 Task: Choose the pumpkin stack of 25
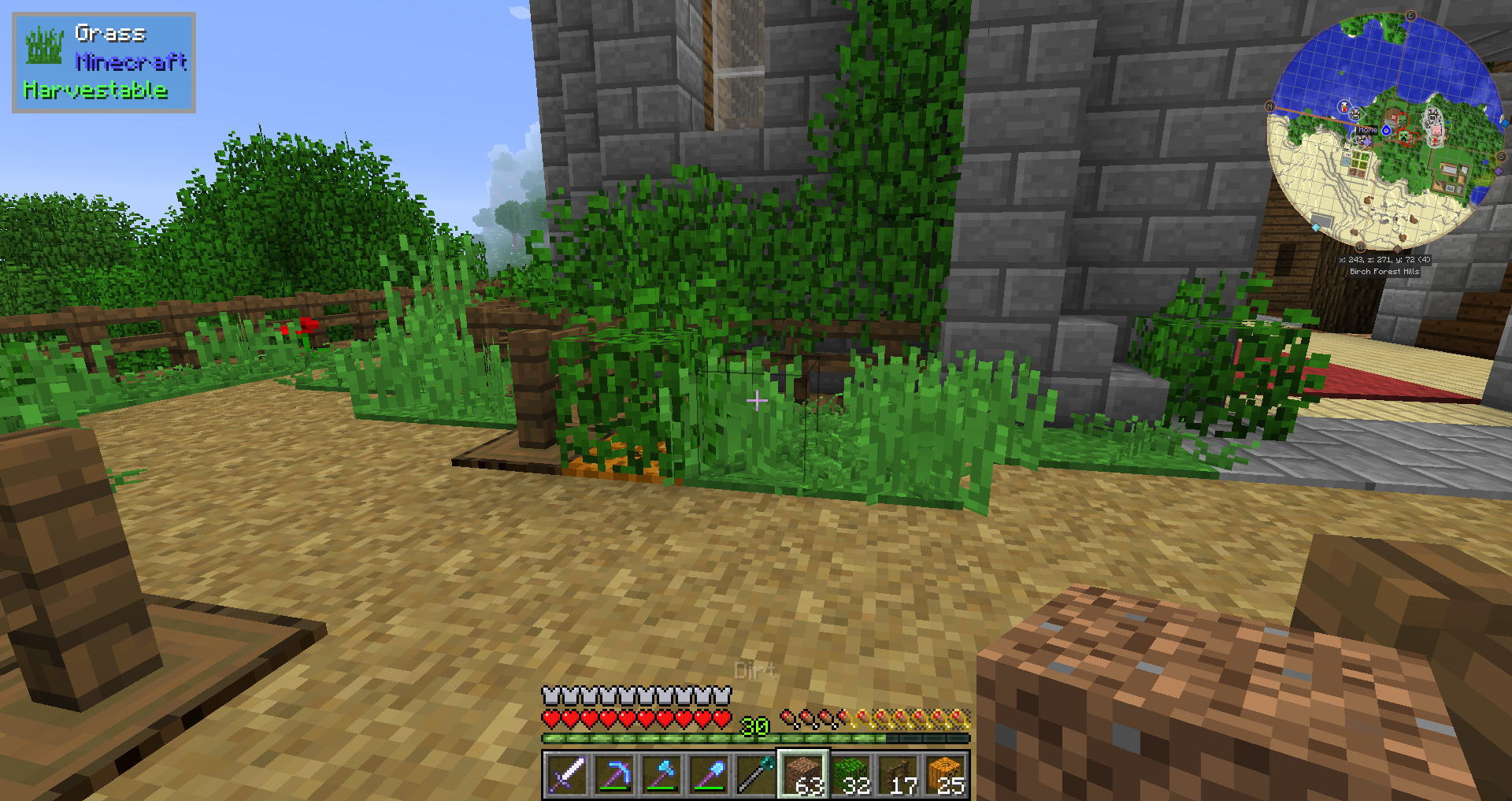(x=946, y=774)
